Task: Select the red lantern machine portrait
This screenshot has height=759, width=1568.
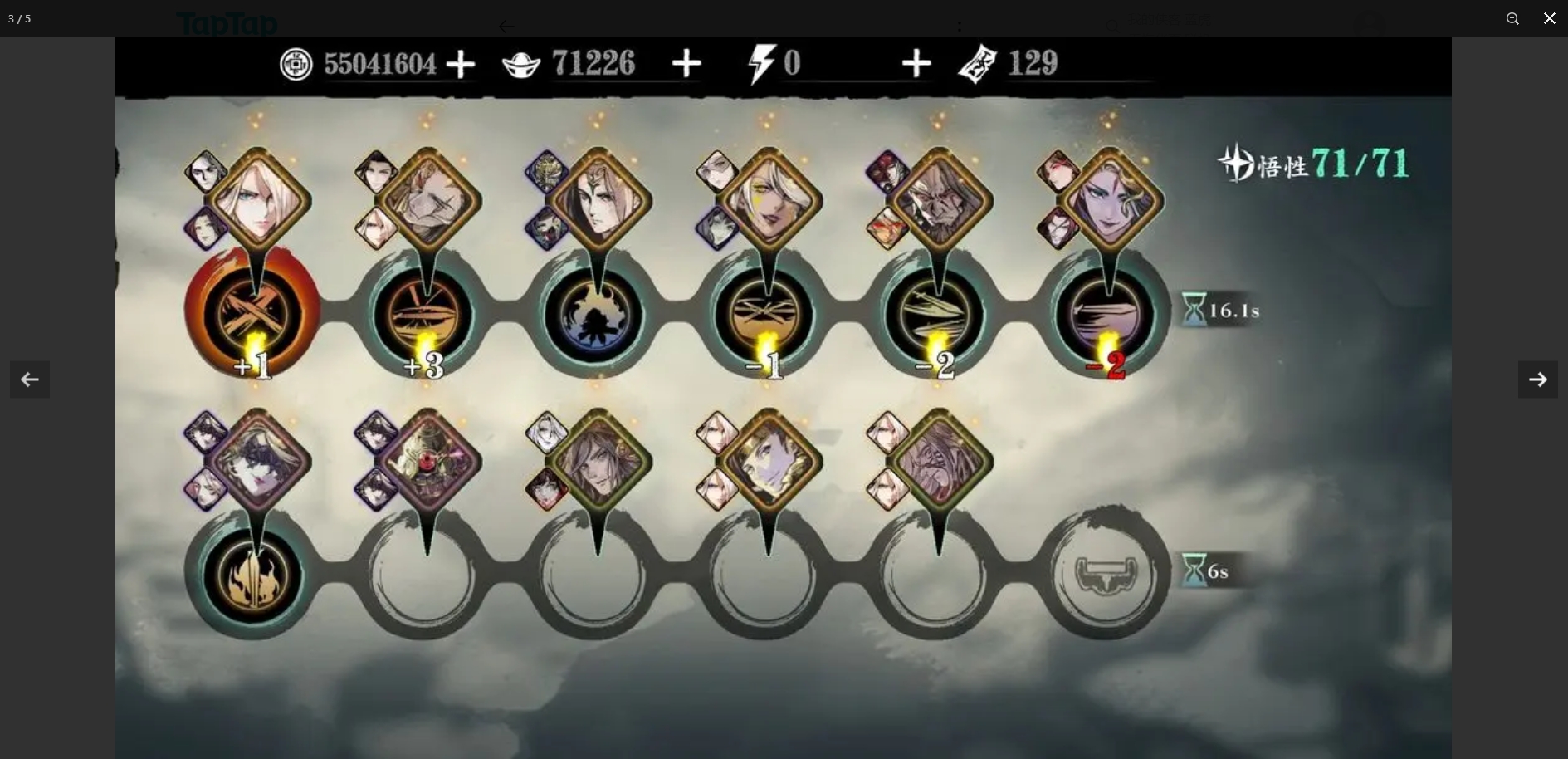Action: click(x=428, y=459)
